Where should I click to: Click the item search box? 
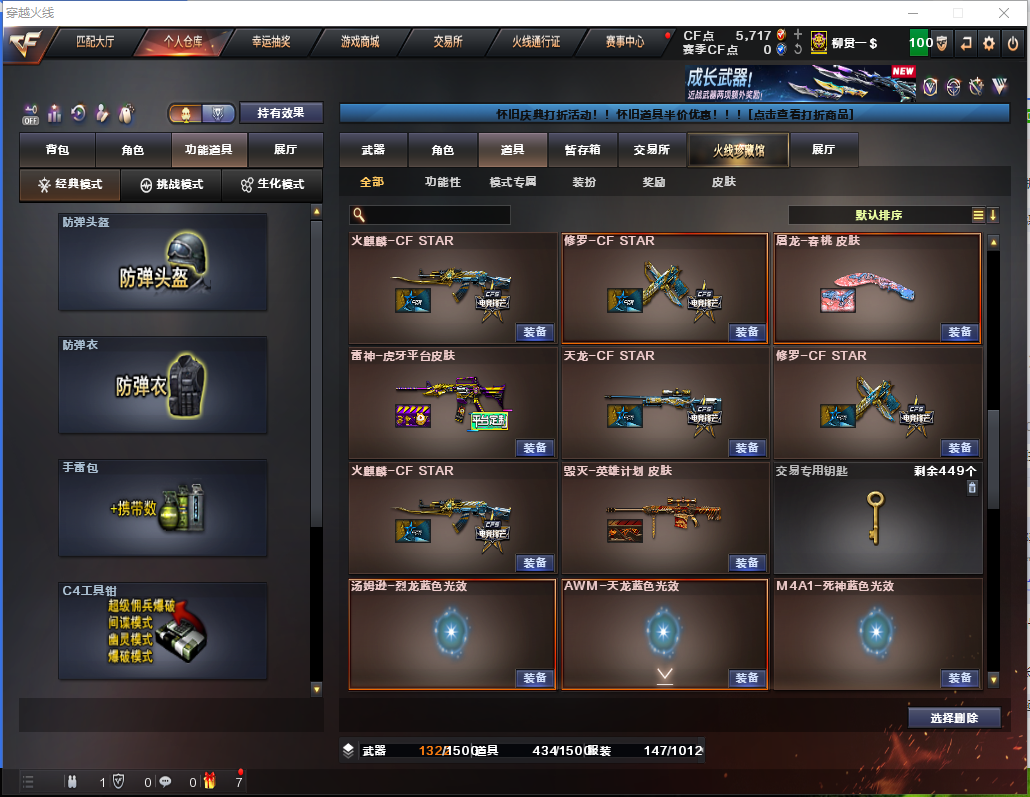[x=430, y=215]
